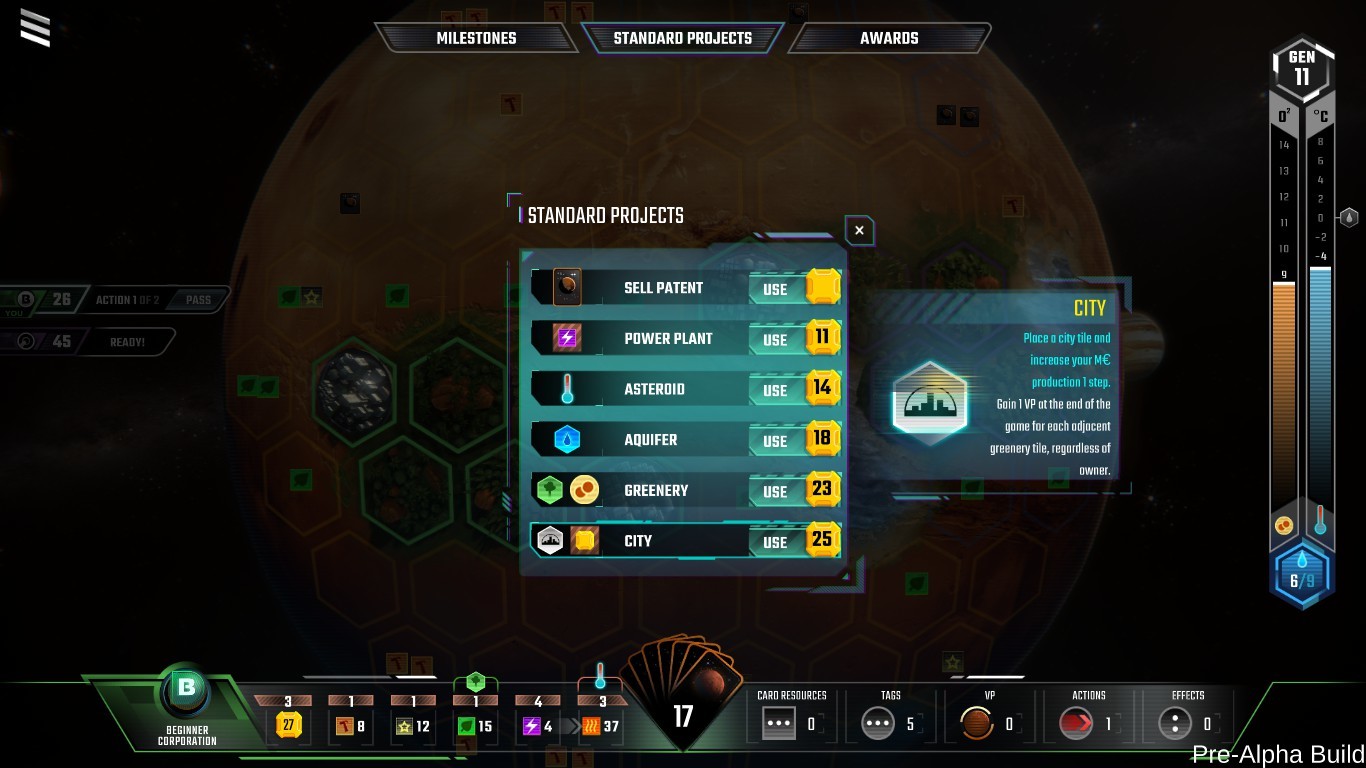The height and width of the screenshot is (768, 1366).
Task: Use the Greenery standard project for 23
Action: [x=775, y=490]
